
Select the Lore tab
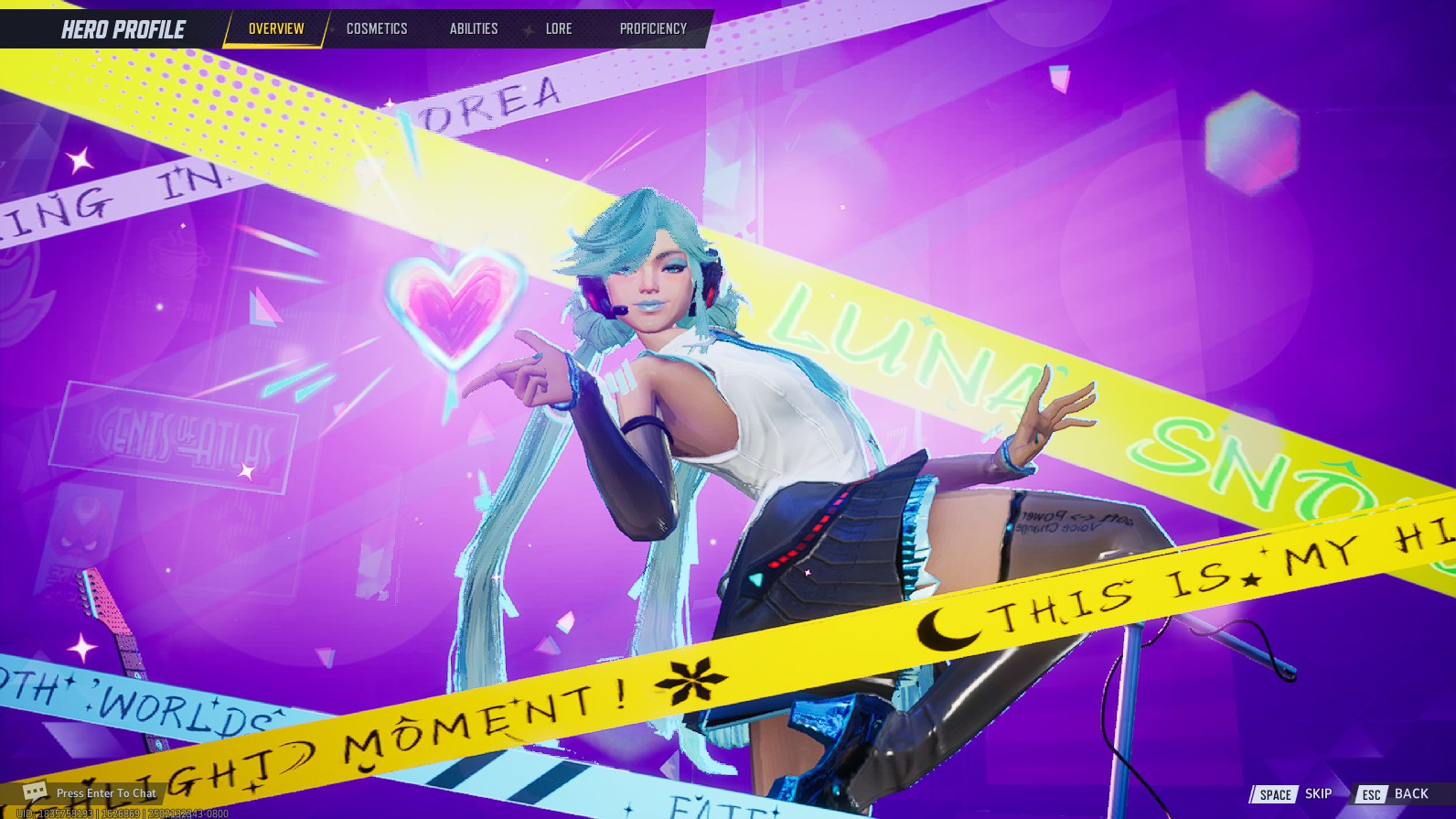(x=558, y=28)
